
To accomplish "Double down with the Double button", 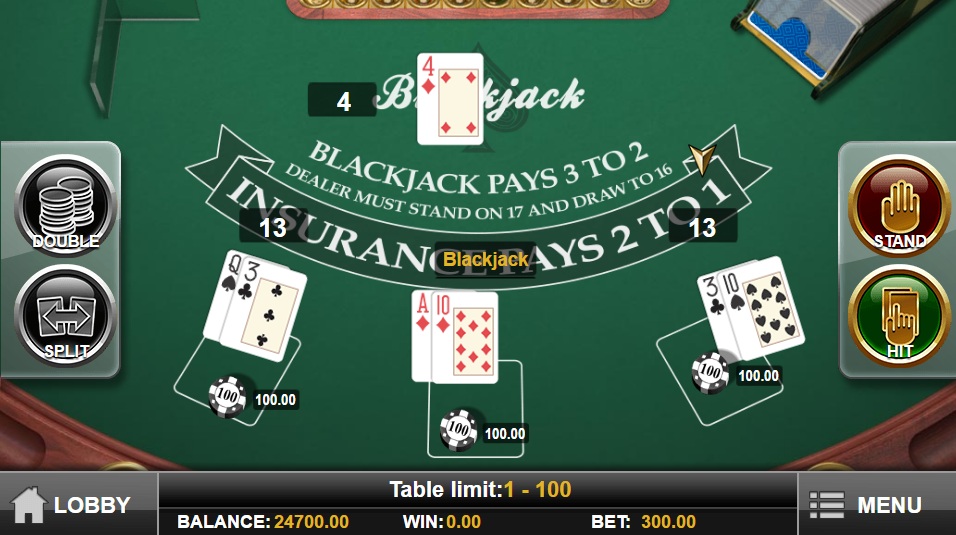I will point(65,207).
